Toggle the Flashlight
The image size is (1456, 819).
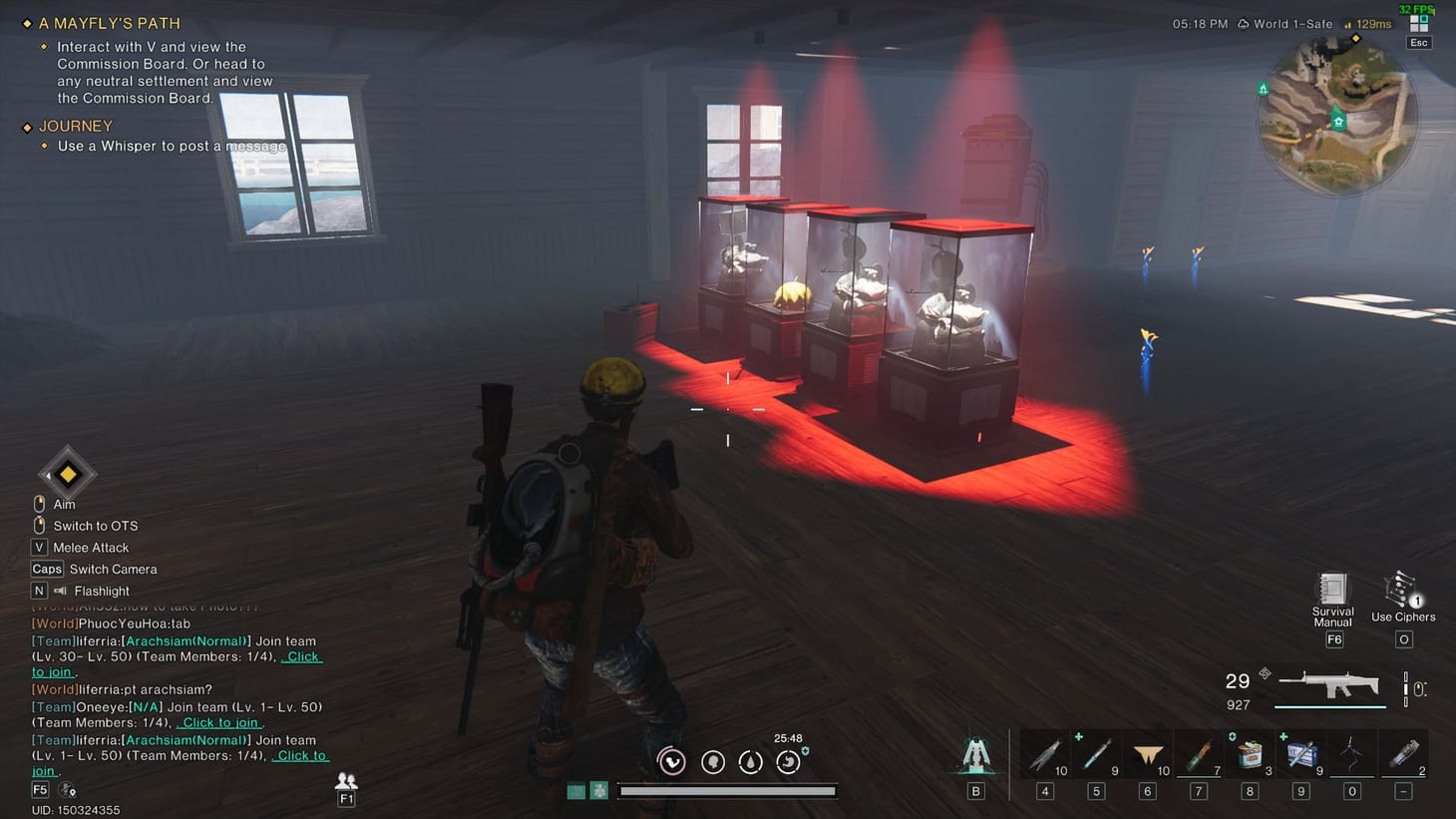[x=100, y=591]
